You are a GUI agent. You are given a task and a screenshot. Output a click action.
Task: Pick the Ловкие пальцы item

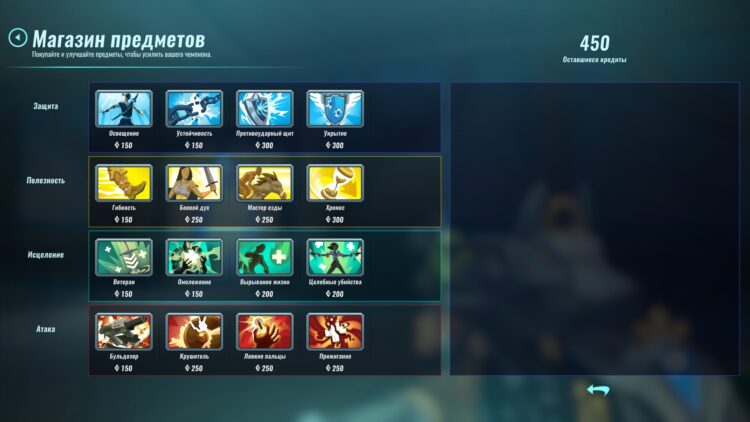tap(265, 332)
